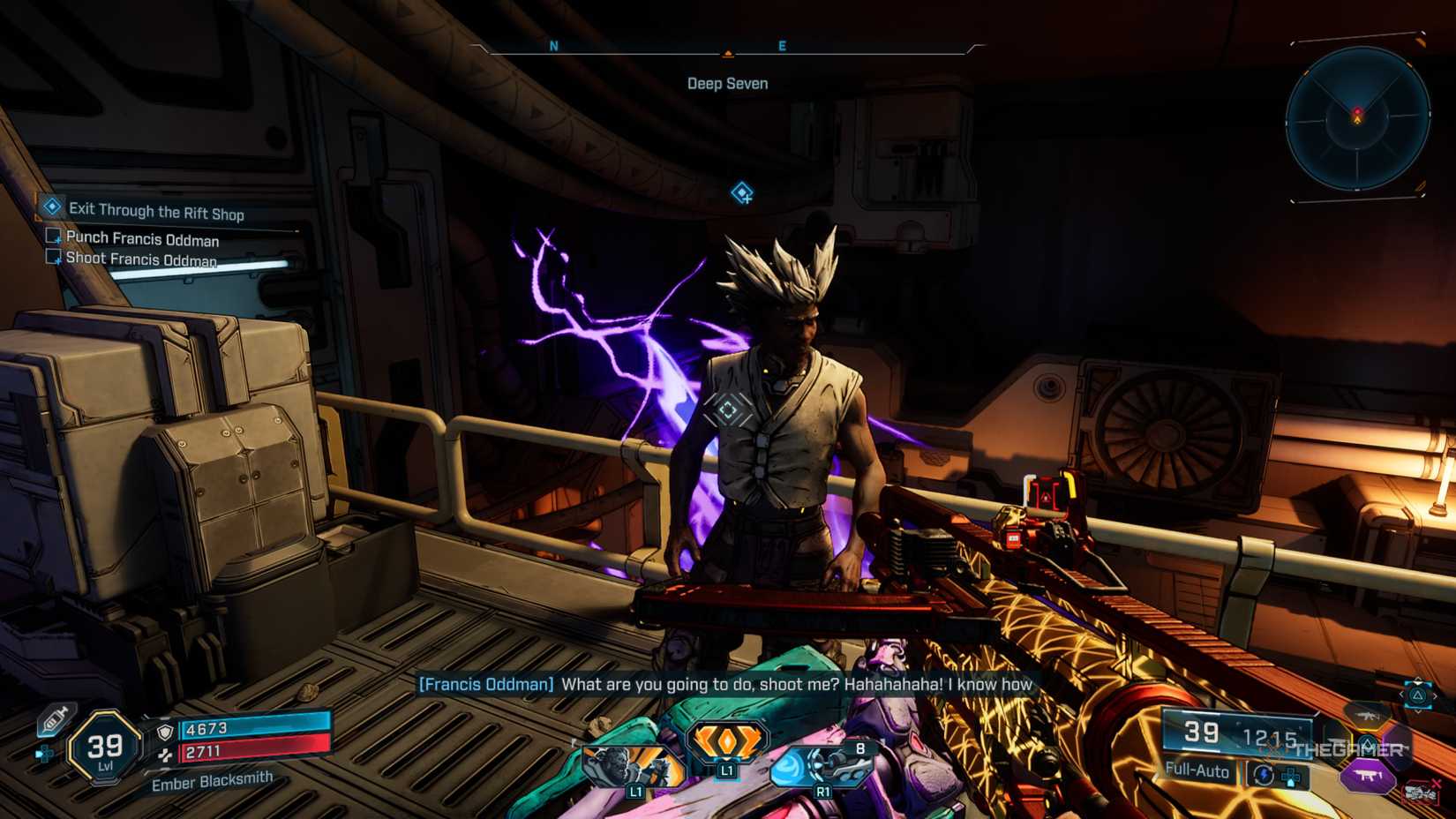Click the lightning bolt swap mode icon

[x=1264, y=775]
